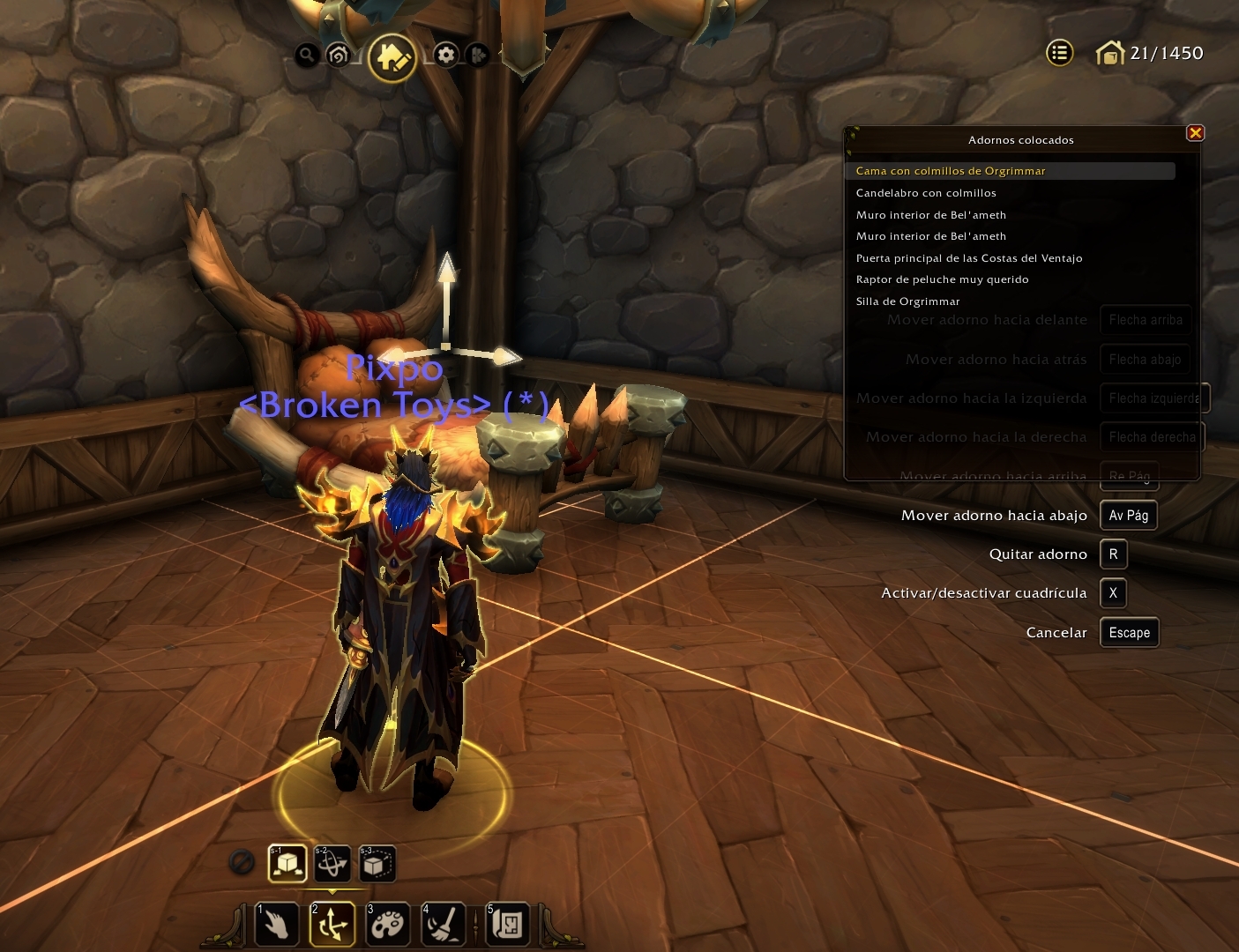Select Puerta principal de las Costas del Ventajo
This screenshot has width=1239, height=952.
point(968,258)
